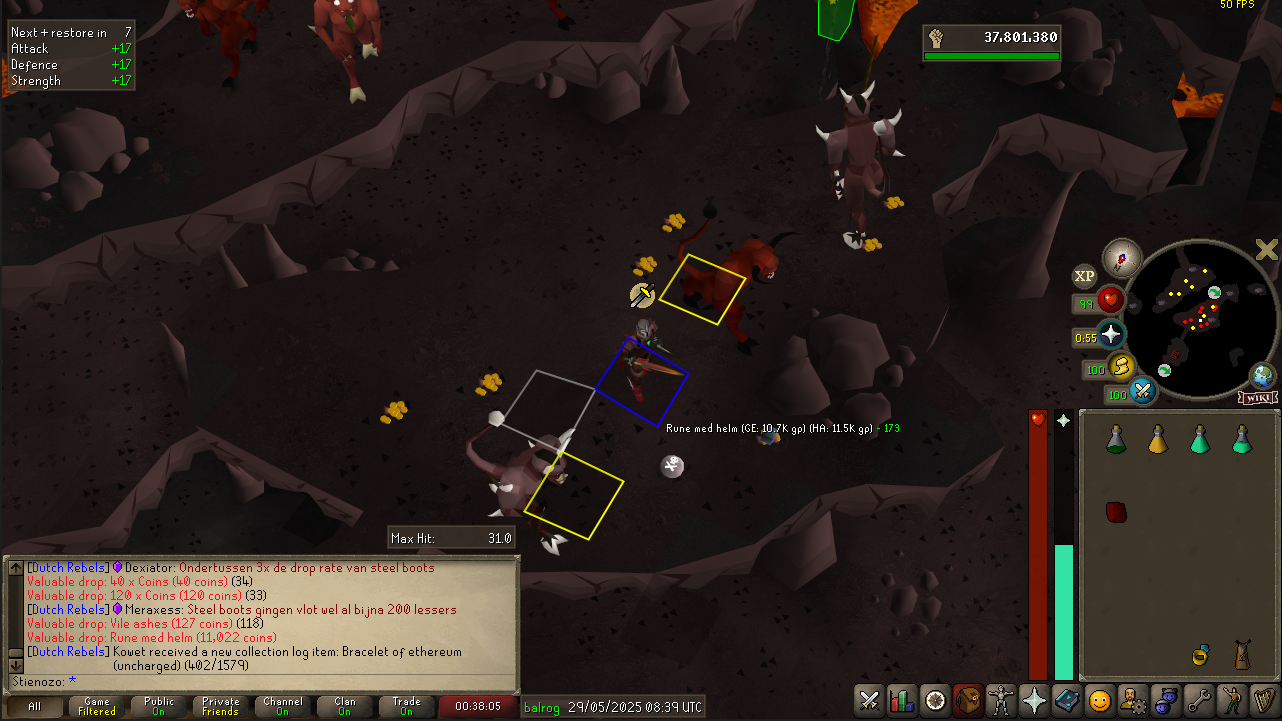
Task: Activate the special attack orb
Action: (x=1142, y=391)
